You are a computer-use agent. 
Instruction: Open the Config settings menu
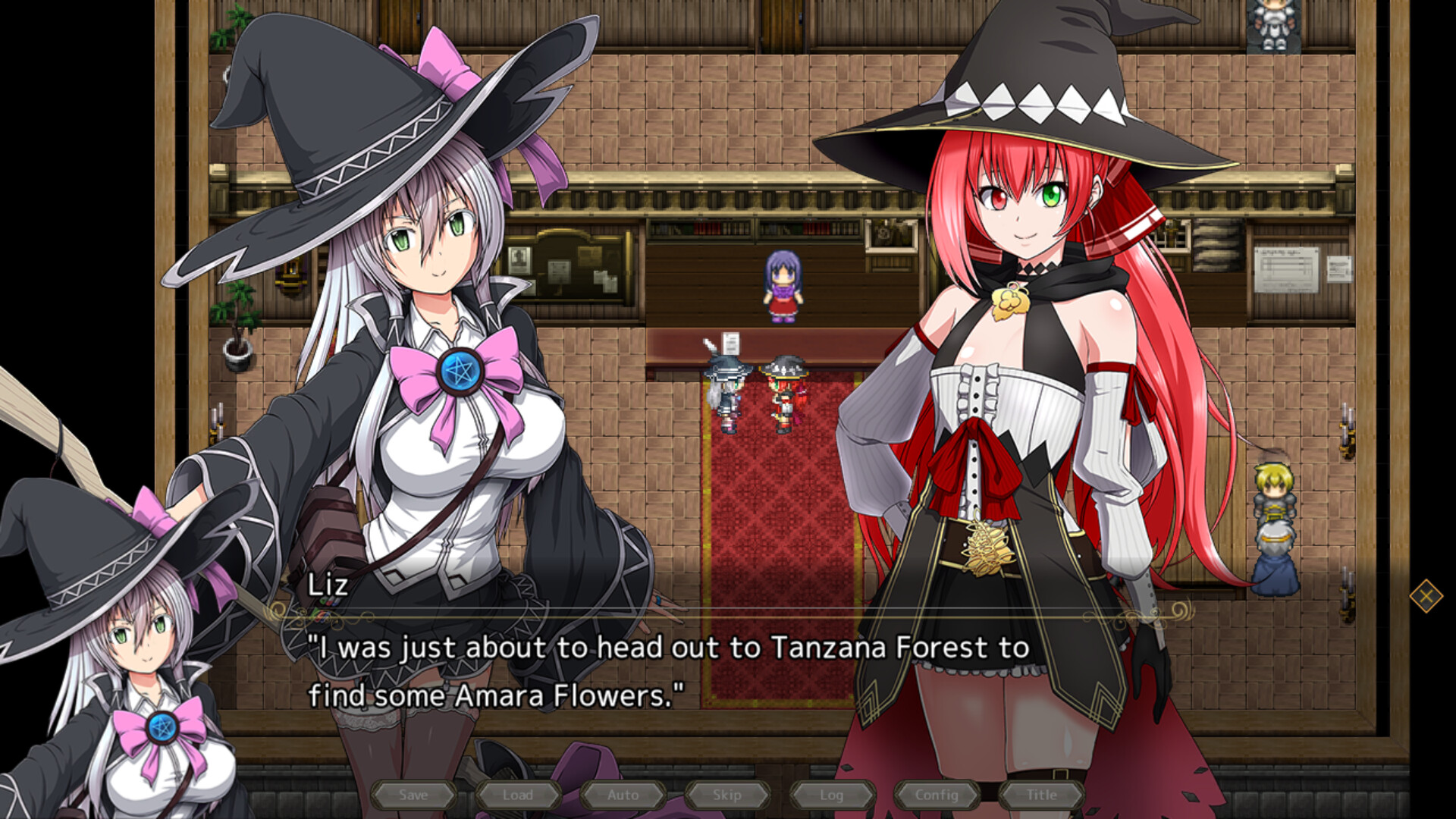click(x=938, y=795)
